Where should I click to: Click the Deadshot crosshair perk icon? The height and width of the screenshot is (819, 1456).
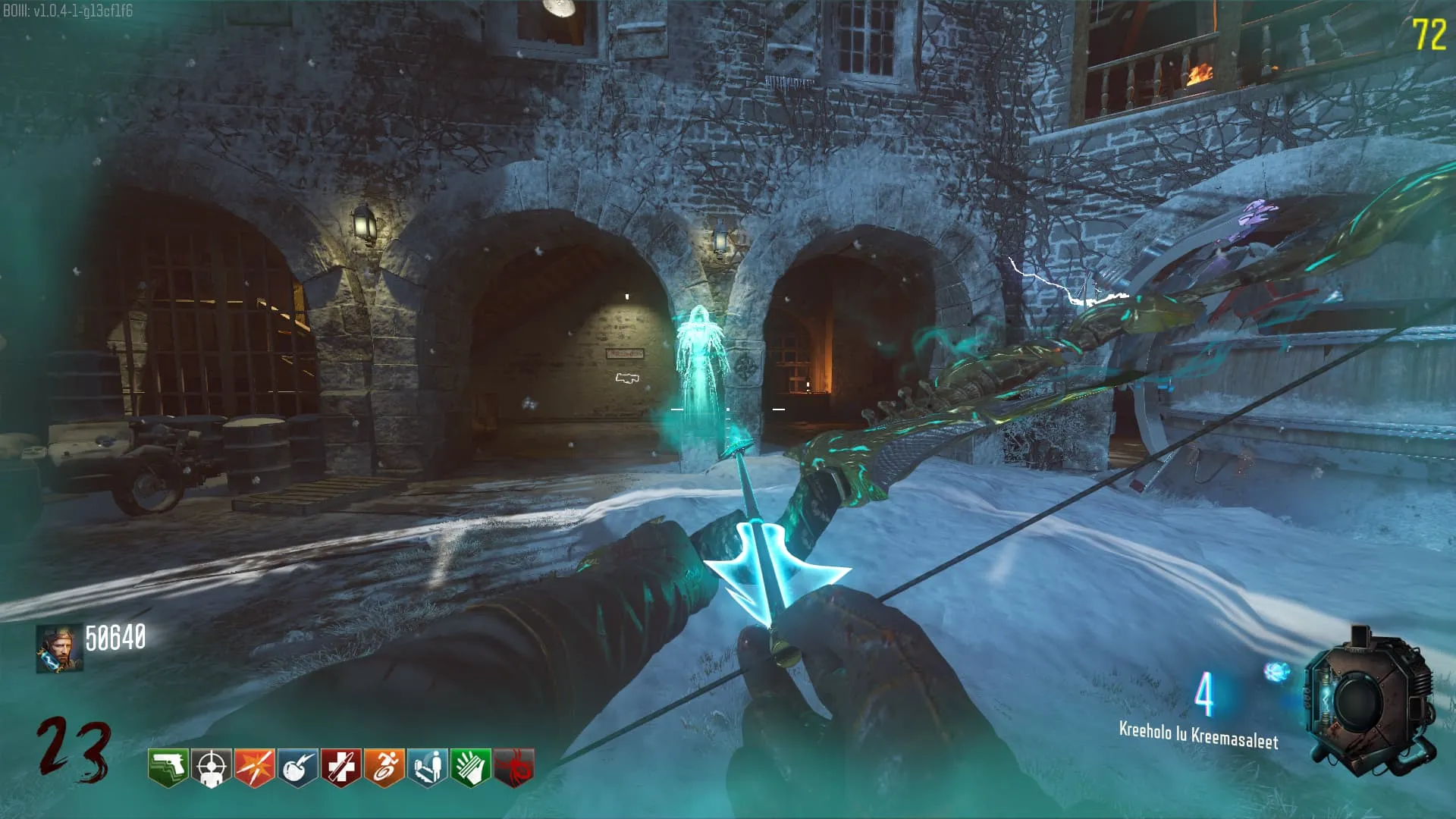212,768
